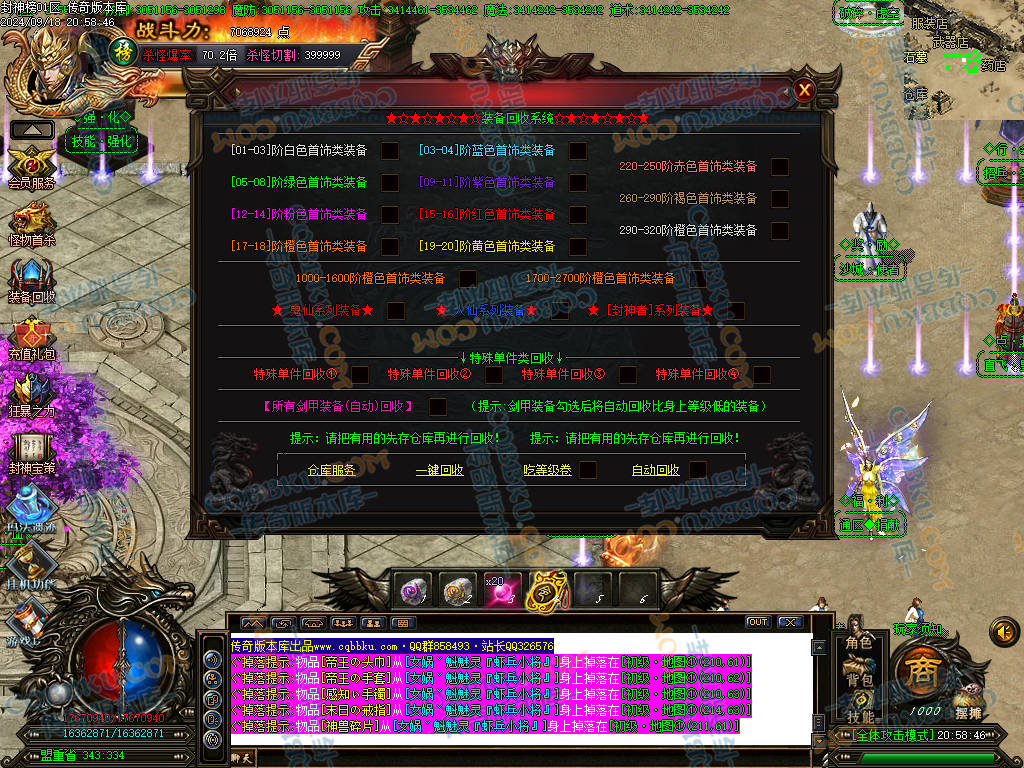Viewport: 1024px width, 768px height.
Task: Check [01-03]阶白色首饰类装备 box
Action: 390,151
